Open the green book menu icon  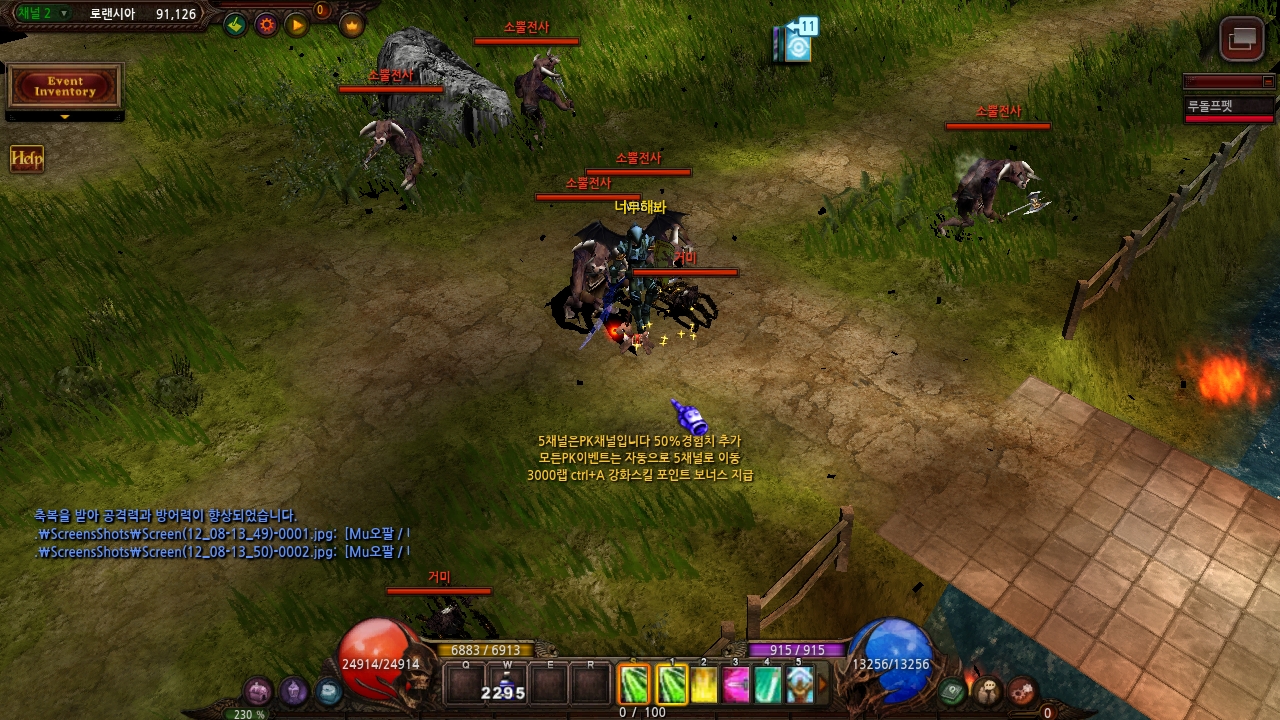[953, 690]
